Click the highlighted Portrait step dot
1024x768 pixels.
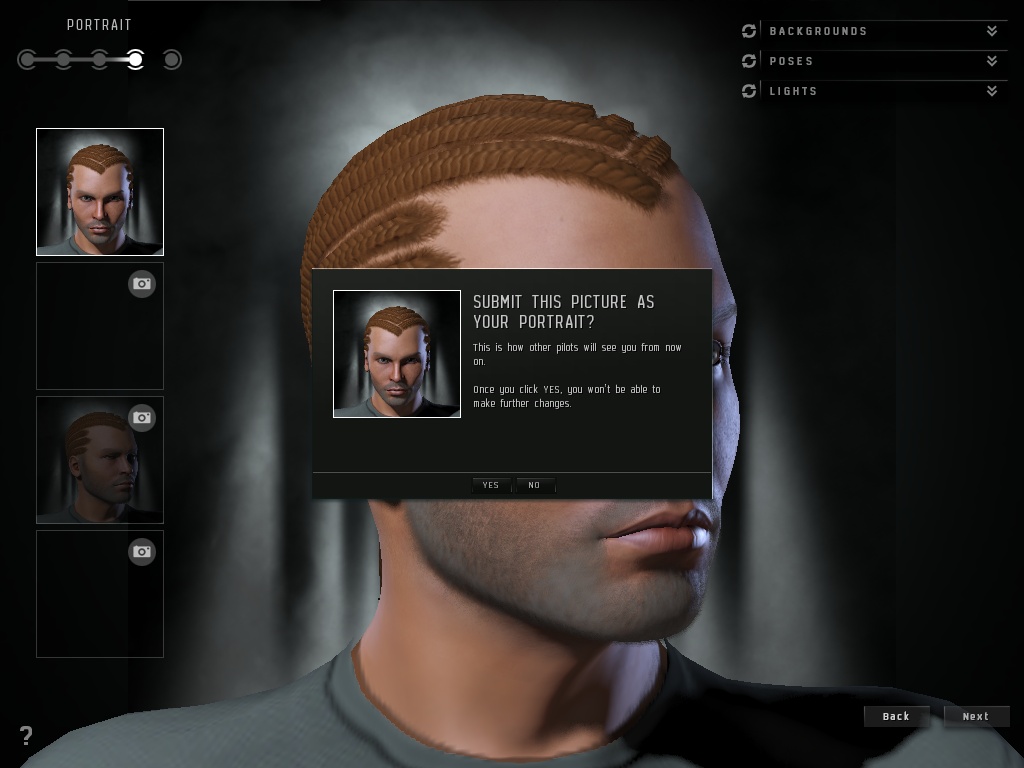(x=135, y=60)
